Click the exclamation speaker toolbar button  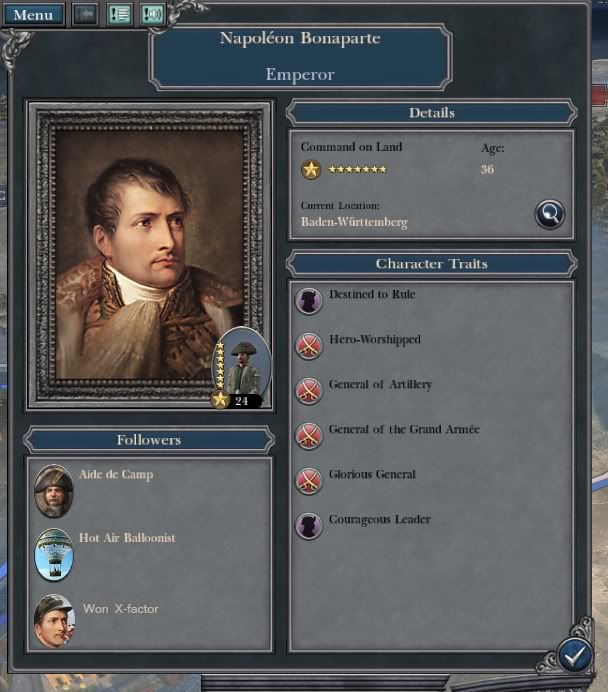[152, 15]
